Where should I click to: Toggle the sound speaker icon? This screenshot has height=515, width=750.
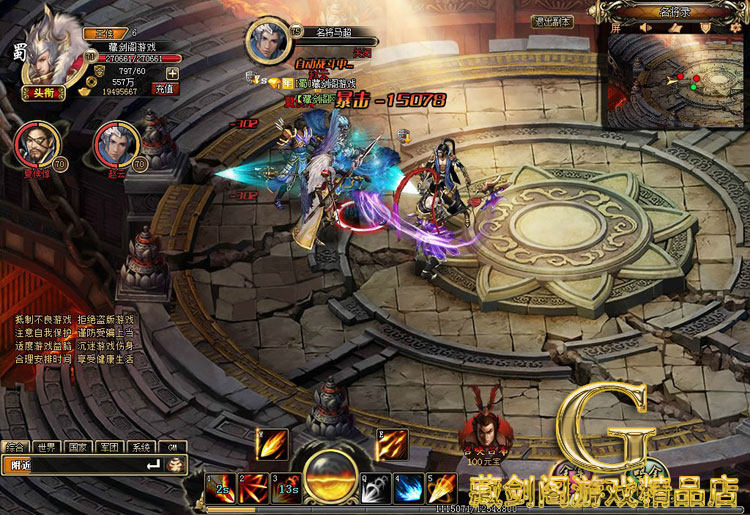click(648, 28)
